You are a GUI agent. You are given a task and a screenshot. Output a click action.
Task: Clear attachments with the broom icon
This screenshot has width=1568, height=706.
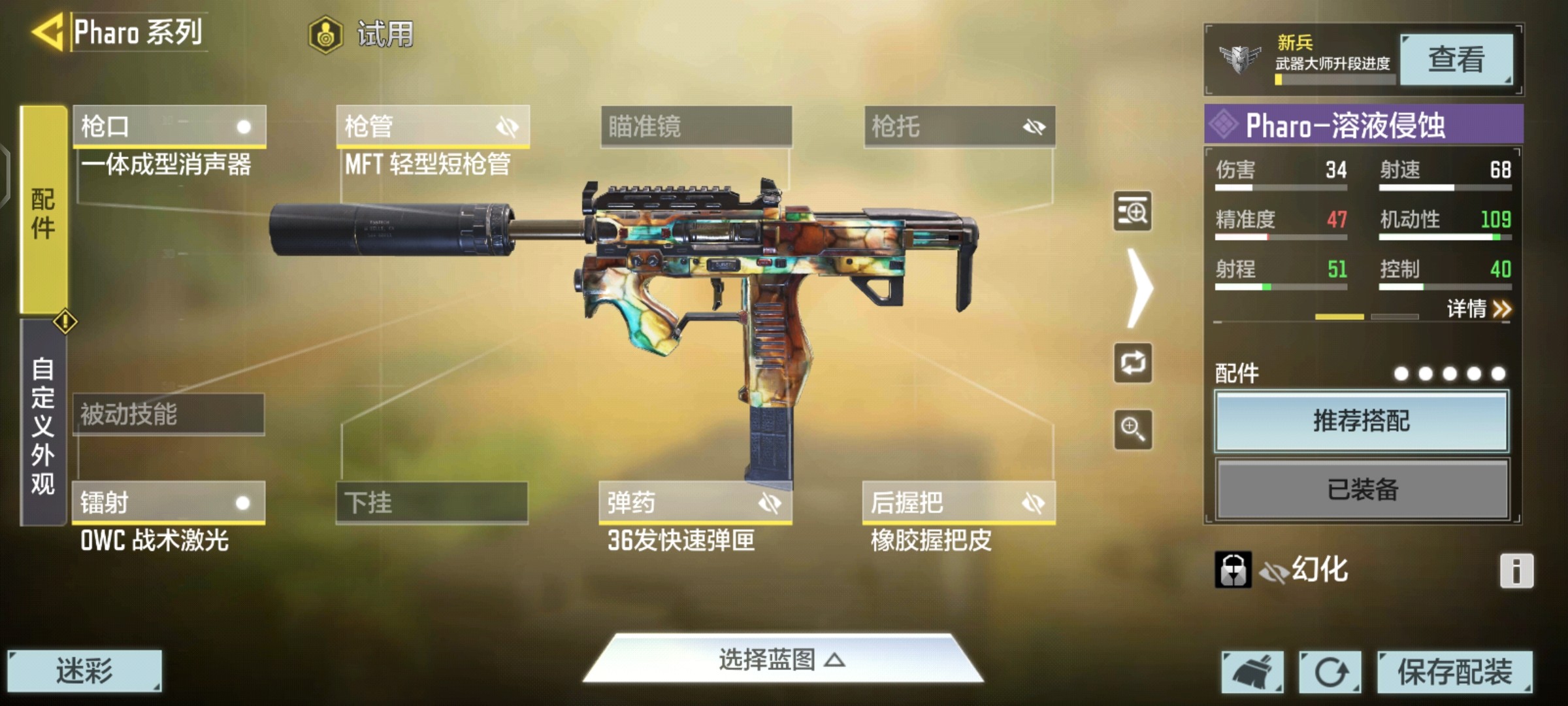click(1252, 671)
